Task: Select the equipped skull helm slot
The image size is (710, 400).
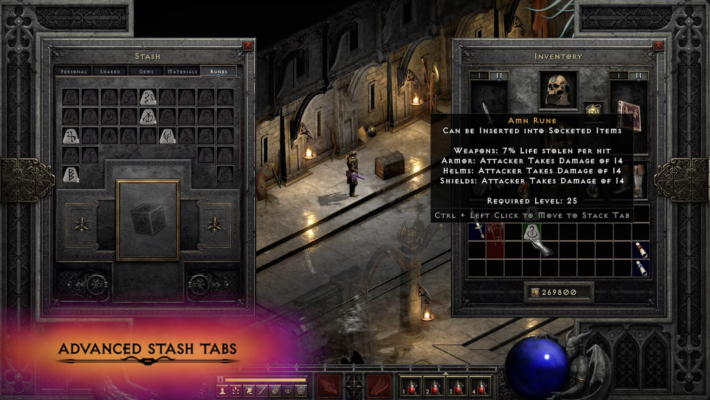Action: click(558, 90)
